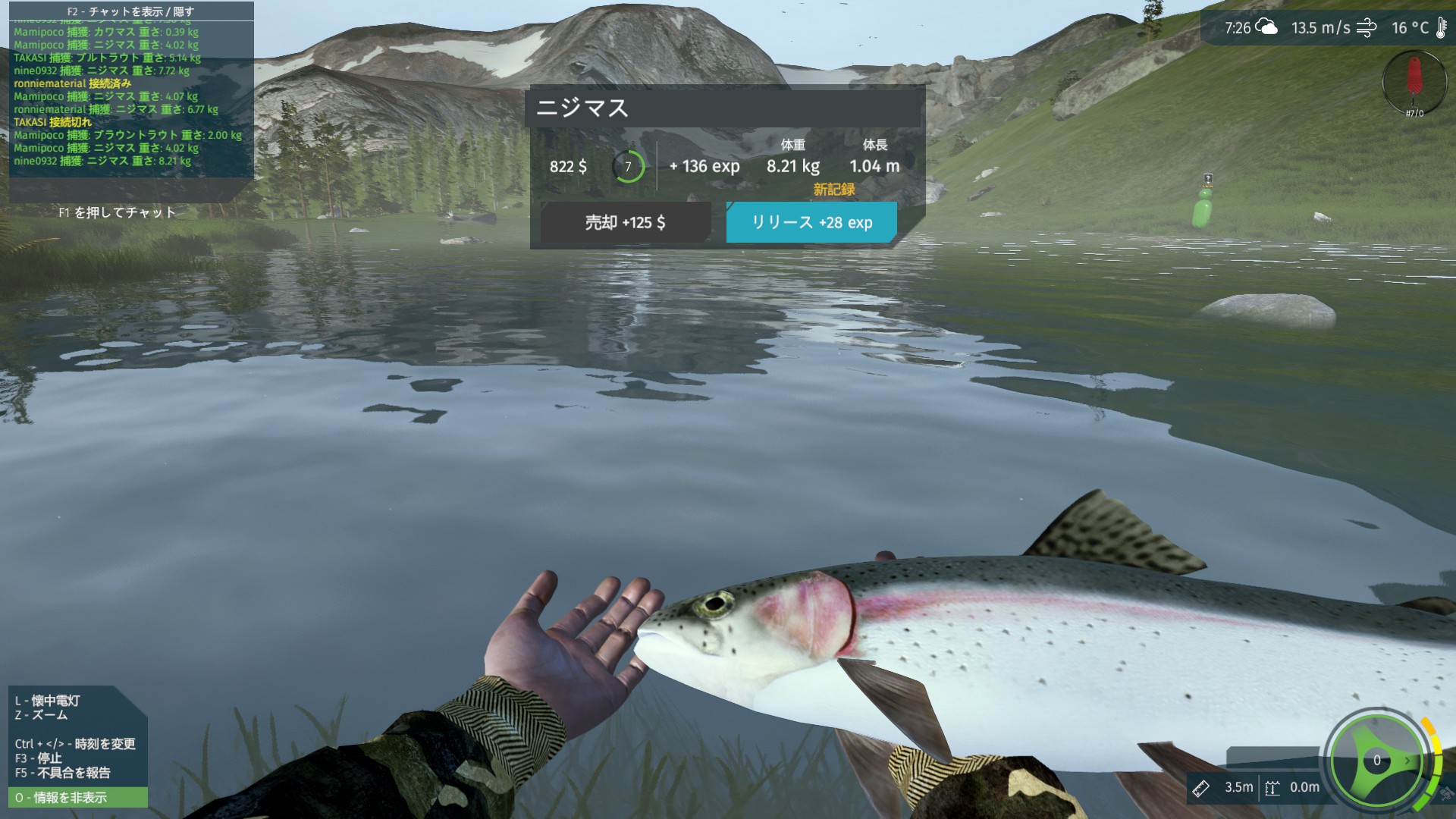Image resolution: width=1456 pixels, height=819 pixels.
Task: Toggle information display via O - 情報を非表示
Action: point(61,798)
